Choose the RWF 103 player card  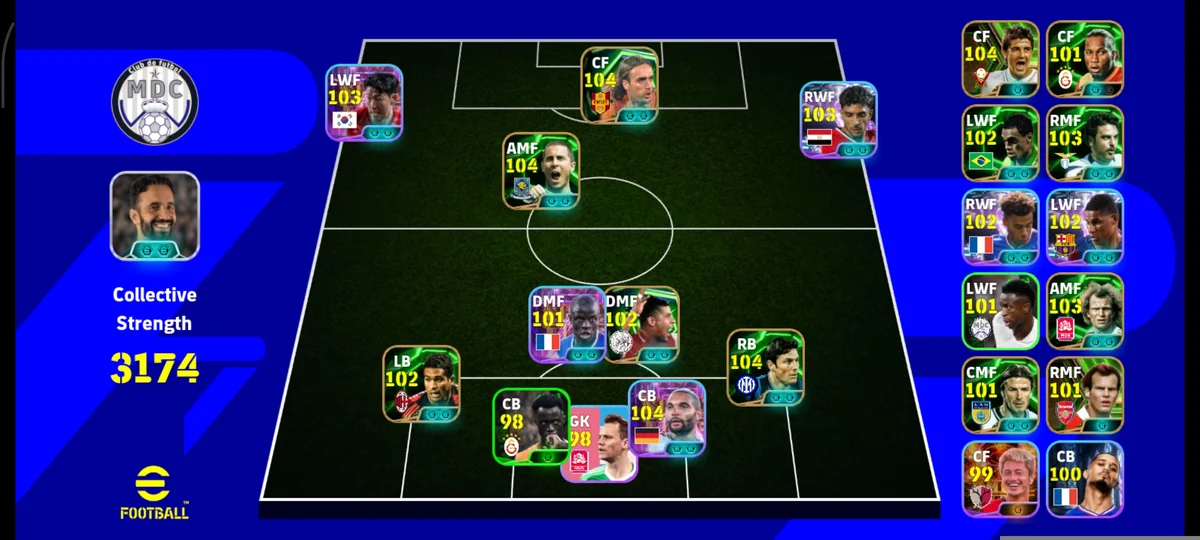click(839, 119)
